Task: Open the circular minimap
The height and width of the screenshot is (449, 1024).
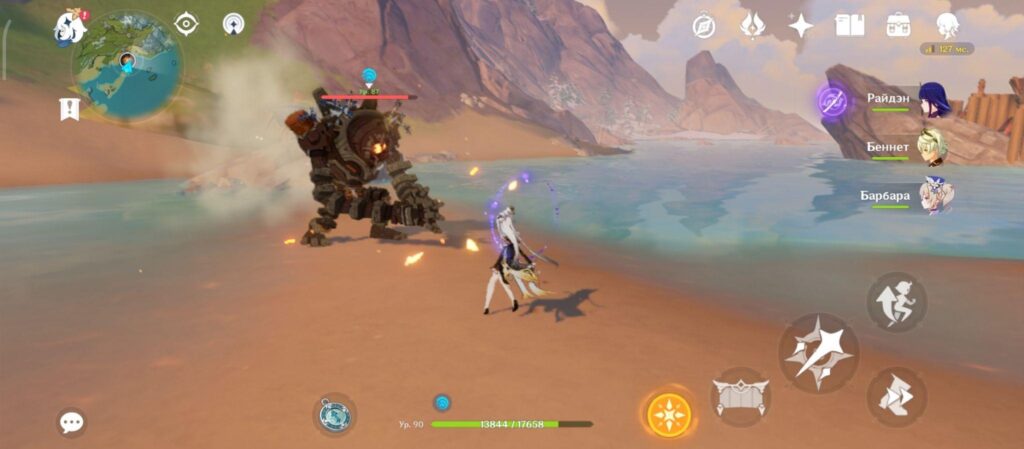Action: click(127, 66)
